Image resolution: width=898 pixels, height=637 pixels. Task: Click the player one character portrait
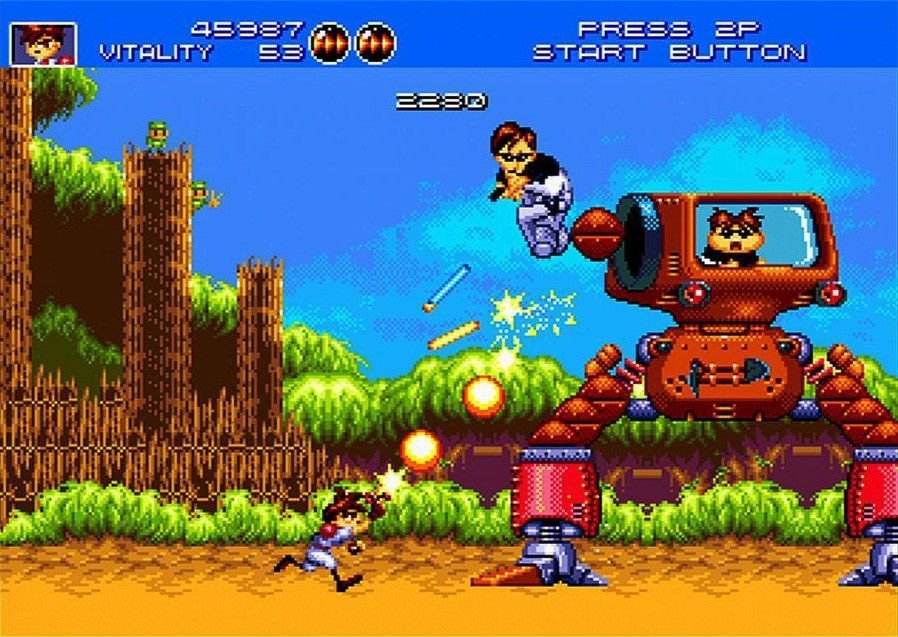pyautogui.click(x=43, y=42)
